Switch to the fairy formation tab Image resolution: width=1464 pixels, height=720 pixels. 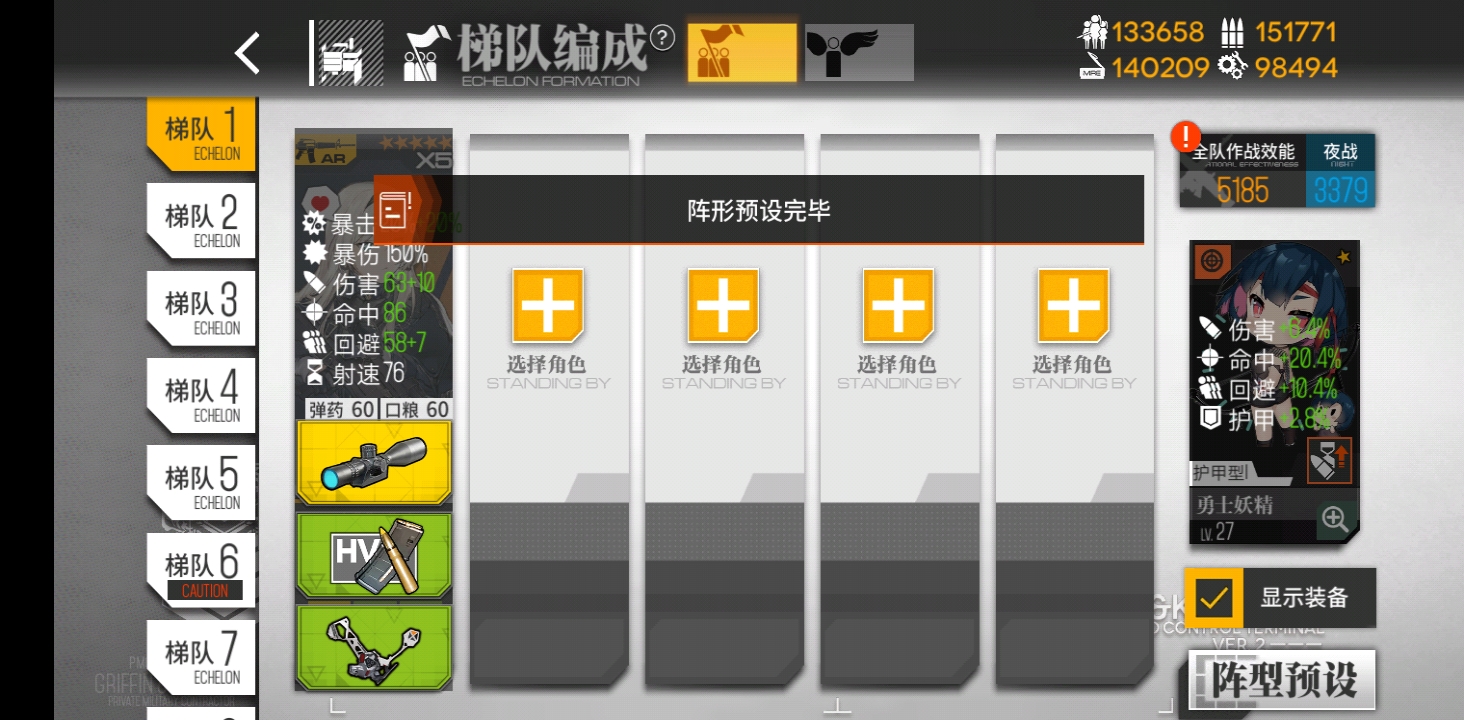pyautogui.click(x=858, y=54)
